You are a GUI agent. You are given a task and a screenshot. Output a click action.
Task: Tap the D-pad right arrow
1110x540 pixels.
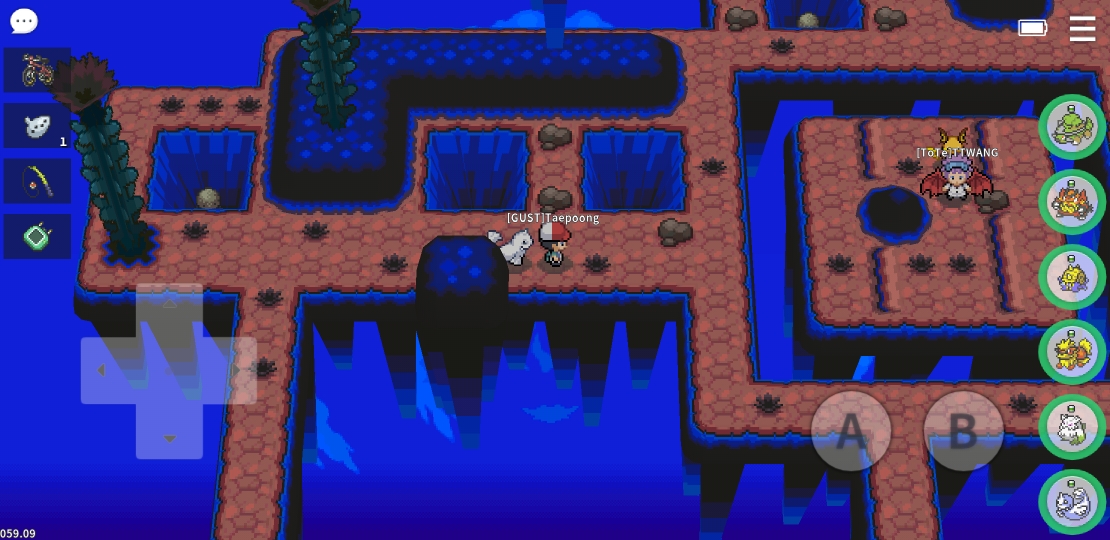[x=238, y=371]
